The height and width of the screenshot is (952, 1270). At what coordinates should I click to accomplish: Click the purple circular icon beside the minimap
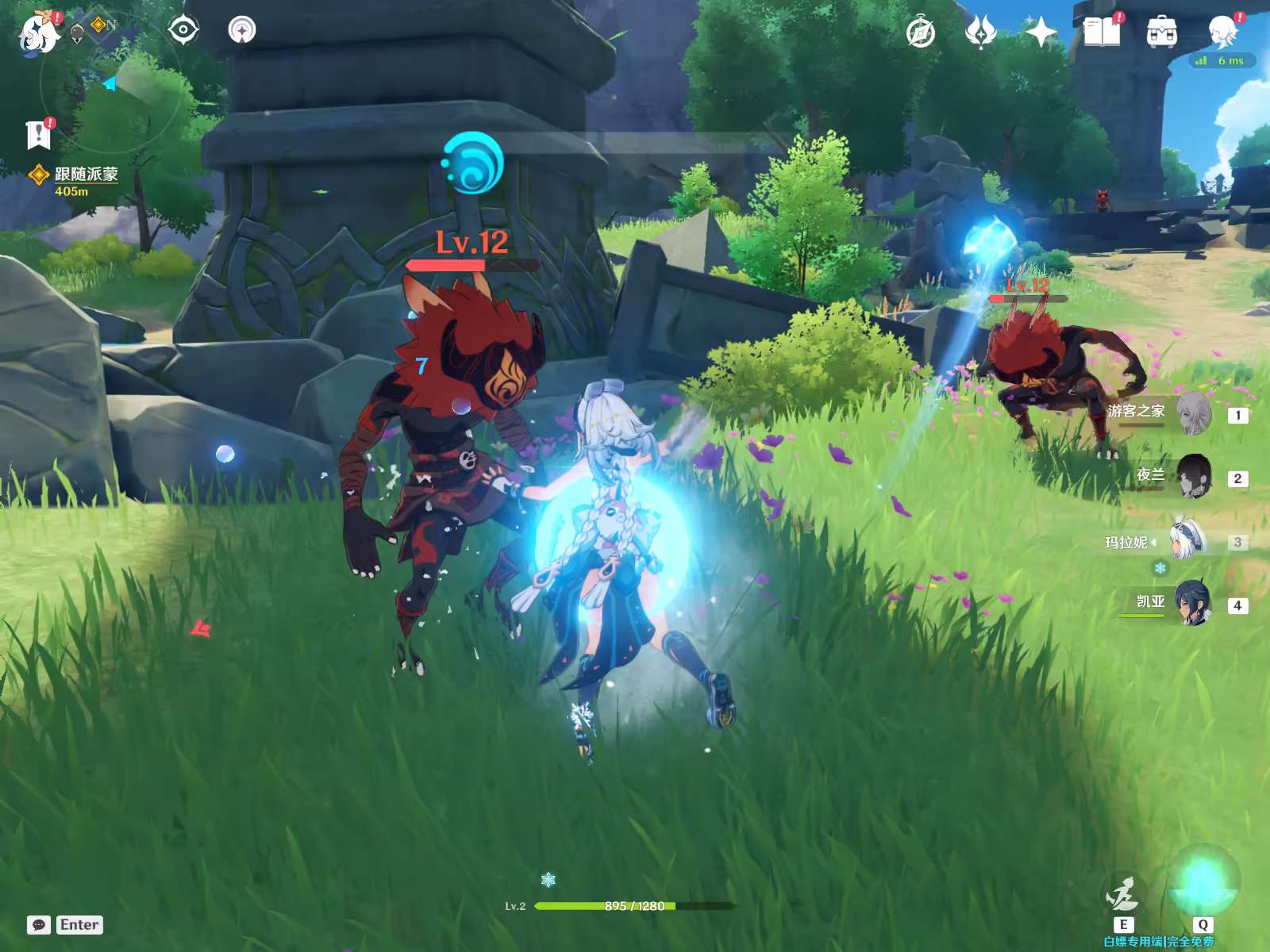242,31
